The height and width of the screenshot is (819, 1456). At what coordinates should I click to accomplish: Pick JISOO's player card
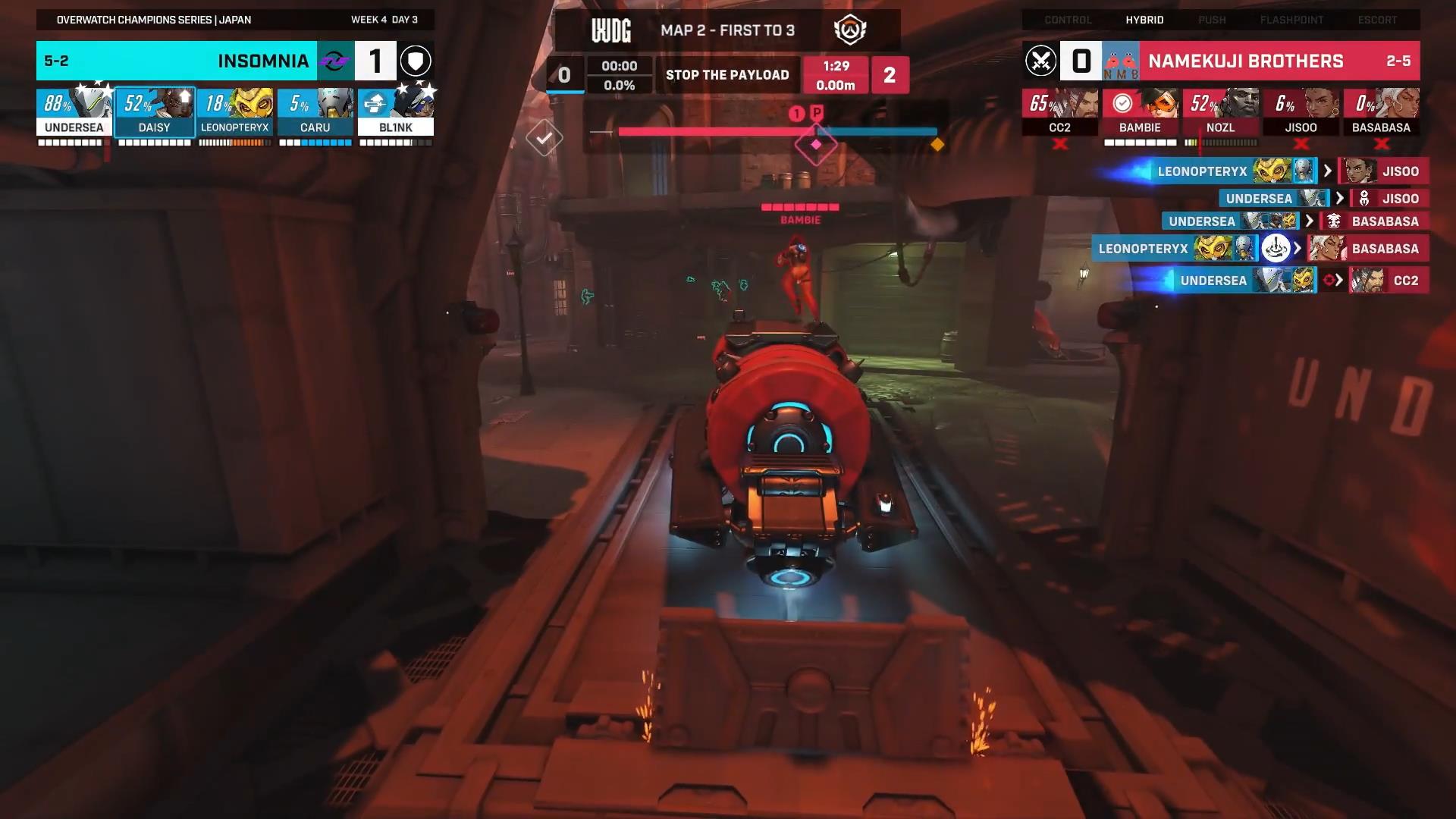tap(1301, 112)
